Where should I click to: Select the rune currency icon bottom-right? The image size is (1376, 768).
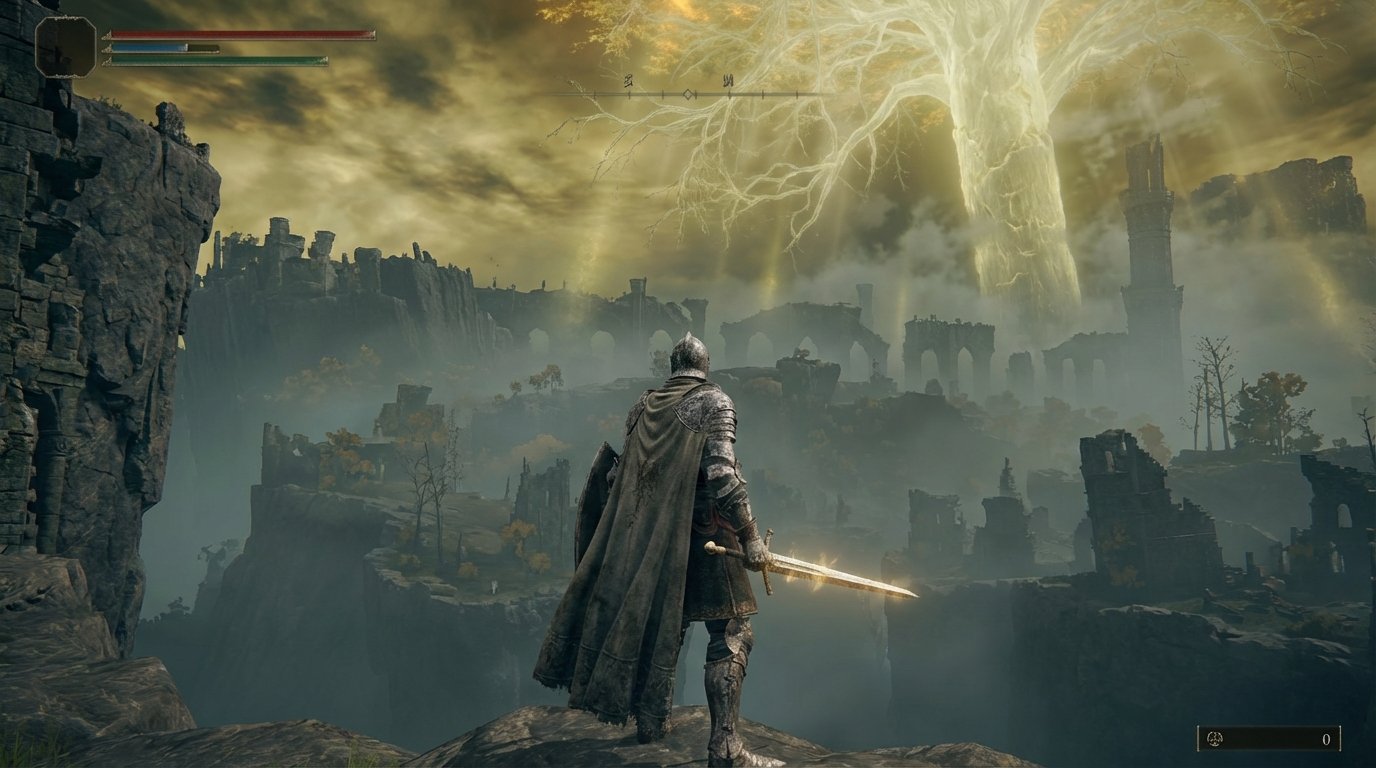click(x=1215, y=738)
